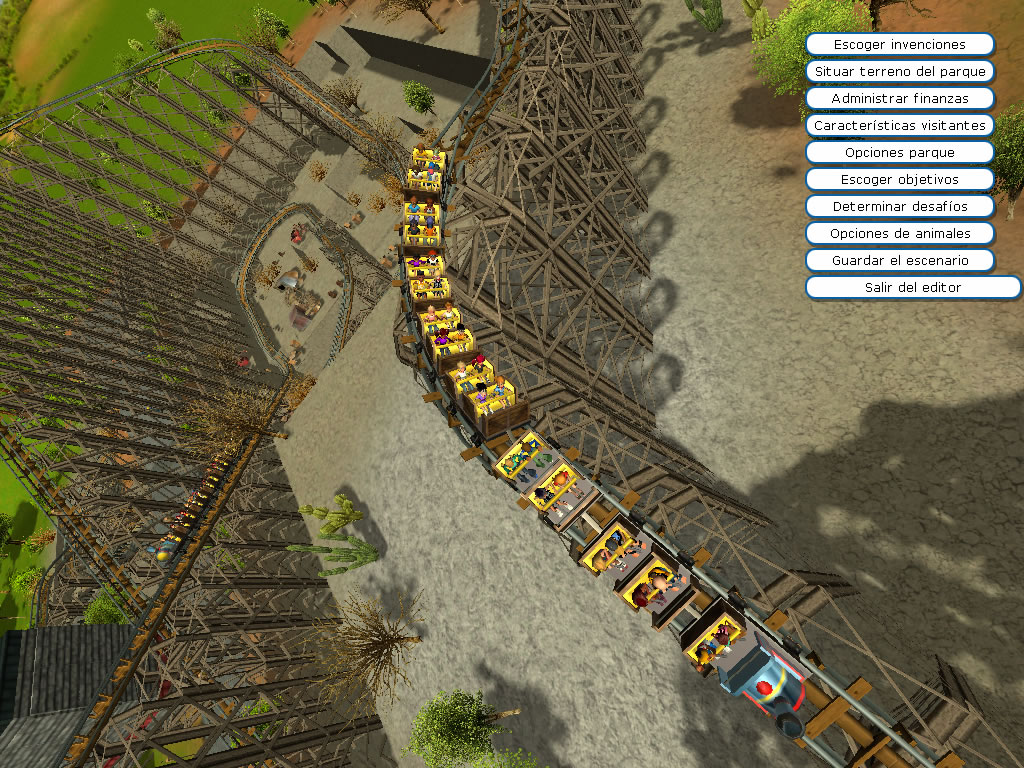Select Escoger objetivos
Screen dimensions: 1024x768
(899, 180)
